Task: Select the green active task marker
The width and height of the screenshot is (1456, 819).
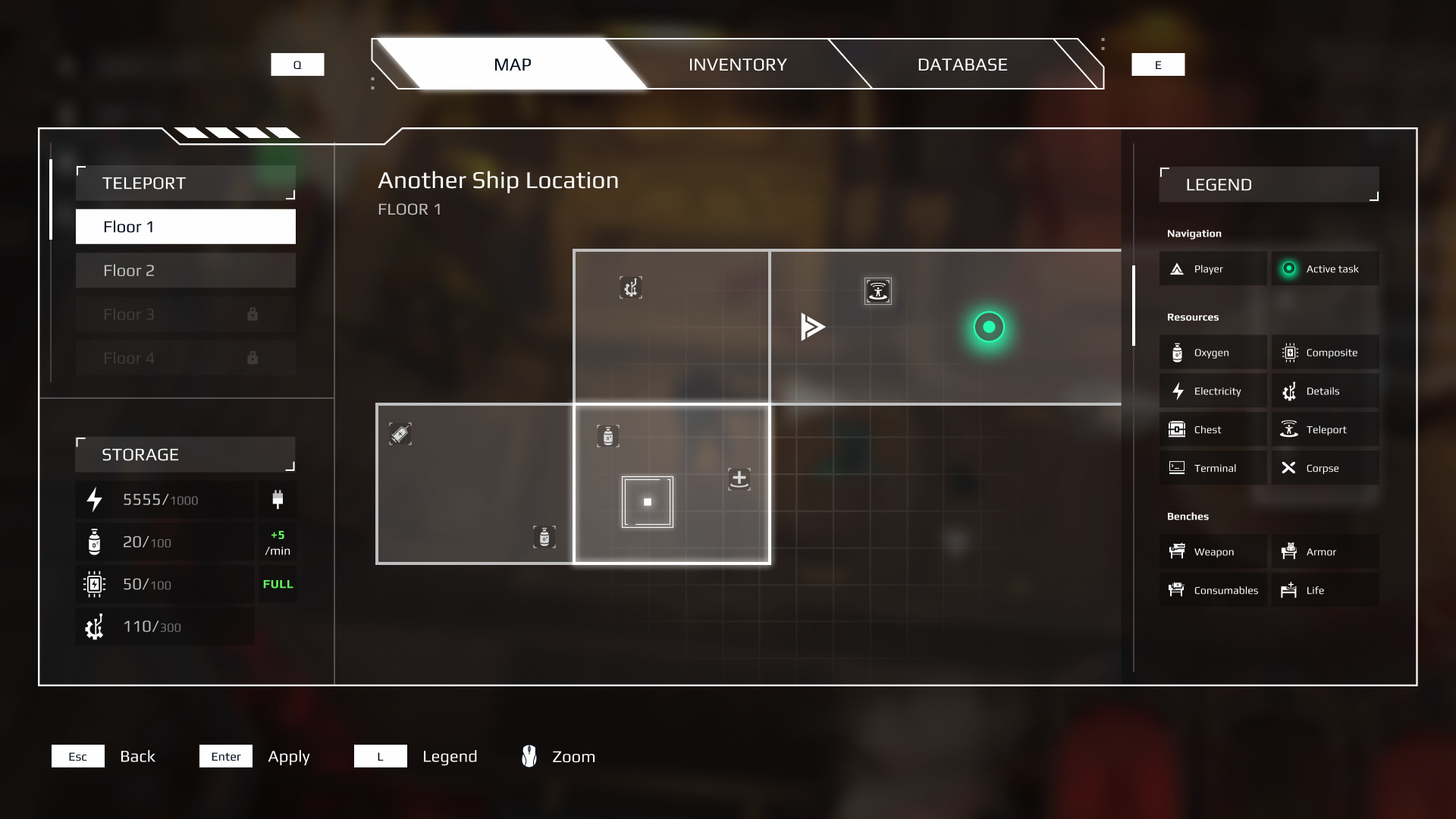Action: (988, 328)
